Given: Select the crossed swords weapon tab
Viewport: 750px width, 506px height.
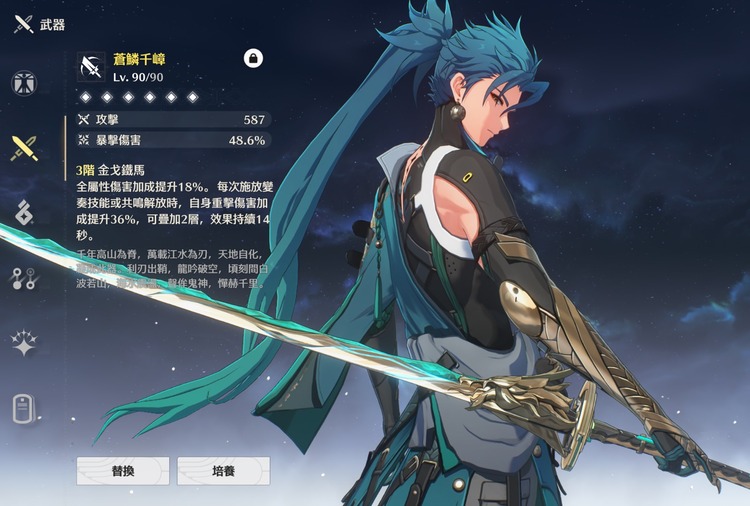Looking at the screenshot, I should pyautogui.click(x=24, y=148).
